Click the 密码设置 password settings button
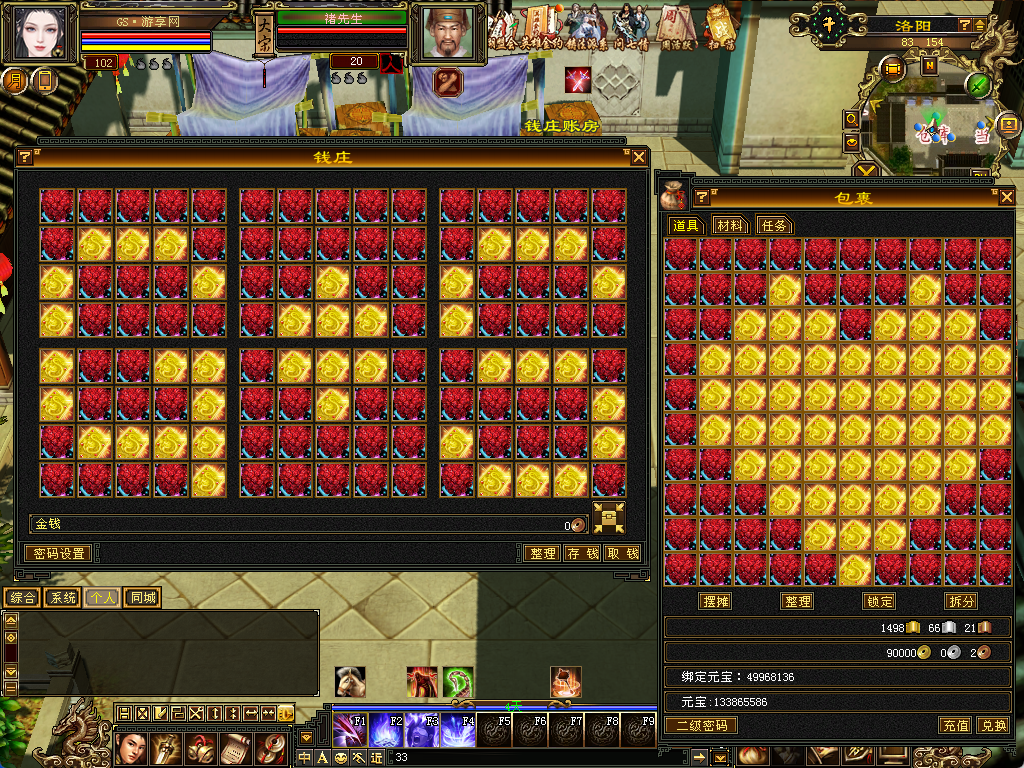The width and height of the screenshot is (1024, 768). coord(58,553)
